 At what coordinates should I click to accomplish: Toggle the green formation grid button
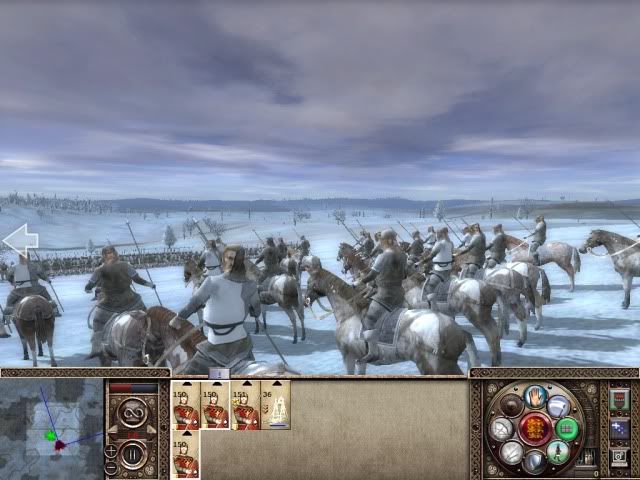click(567, 428)
